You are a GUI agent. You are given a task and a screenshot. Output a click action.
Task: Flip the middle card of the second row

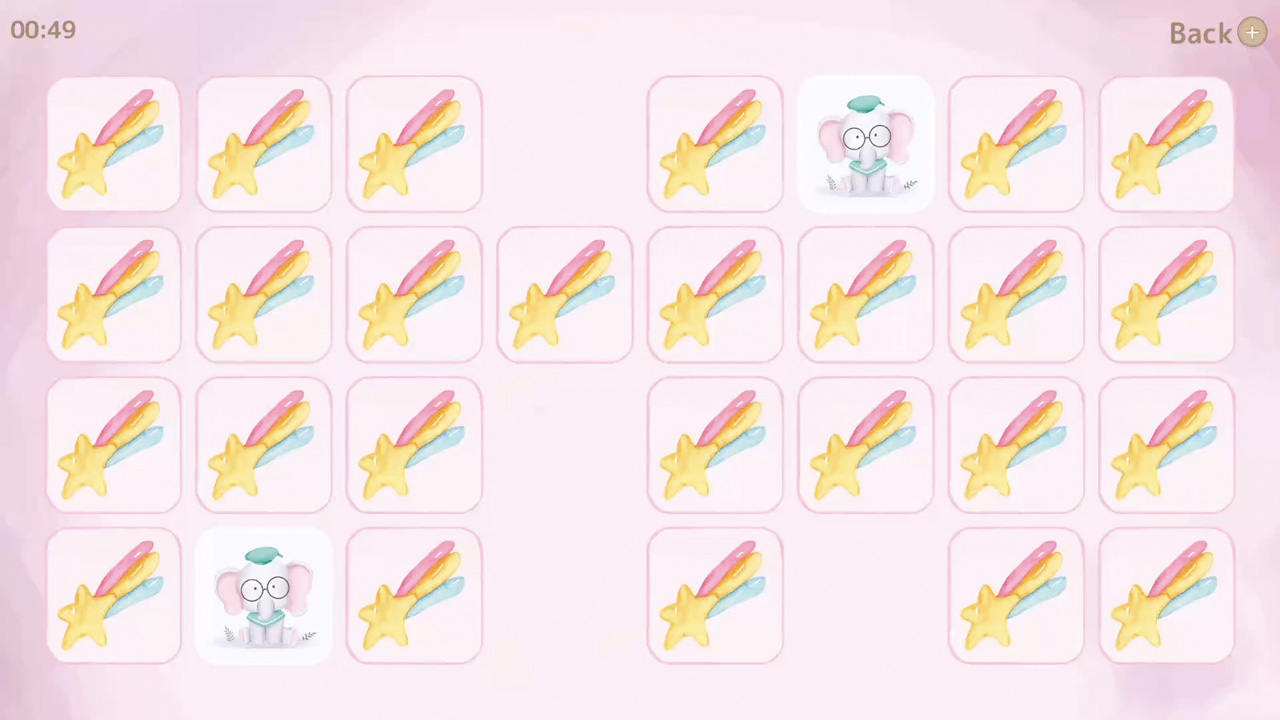point(715,295)
